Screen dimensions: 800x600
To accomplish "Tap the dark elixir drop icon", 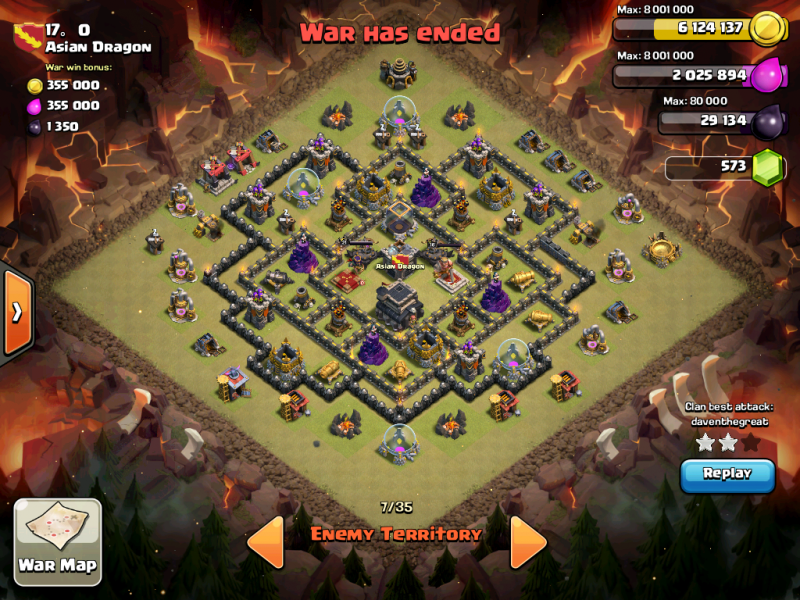I will click(x=768, y=121).
